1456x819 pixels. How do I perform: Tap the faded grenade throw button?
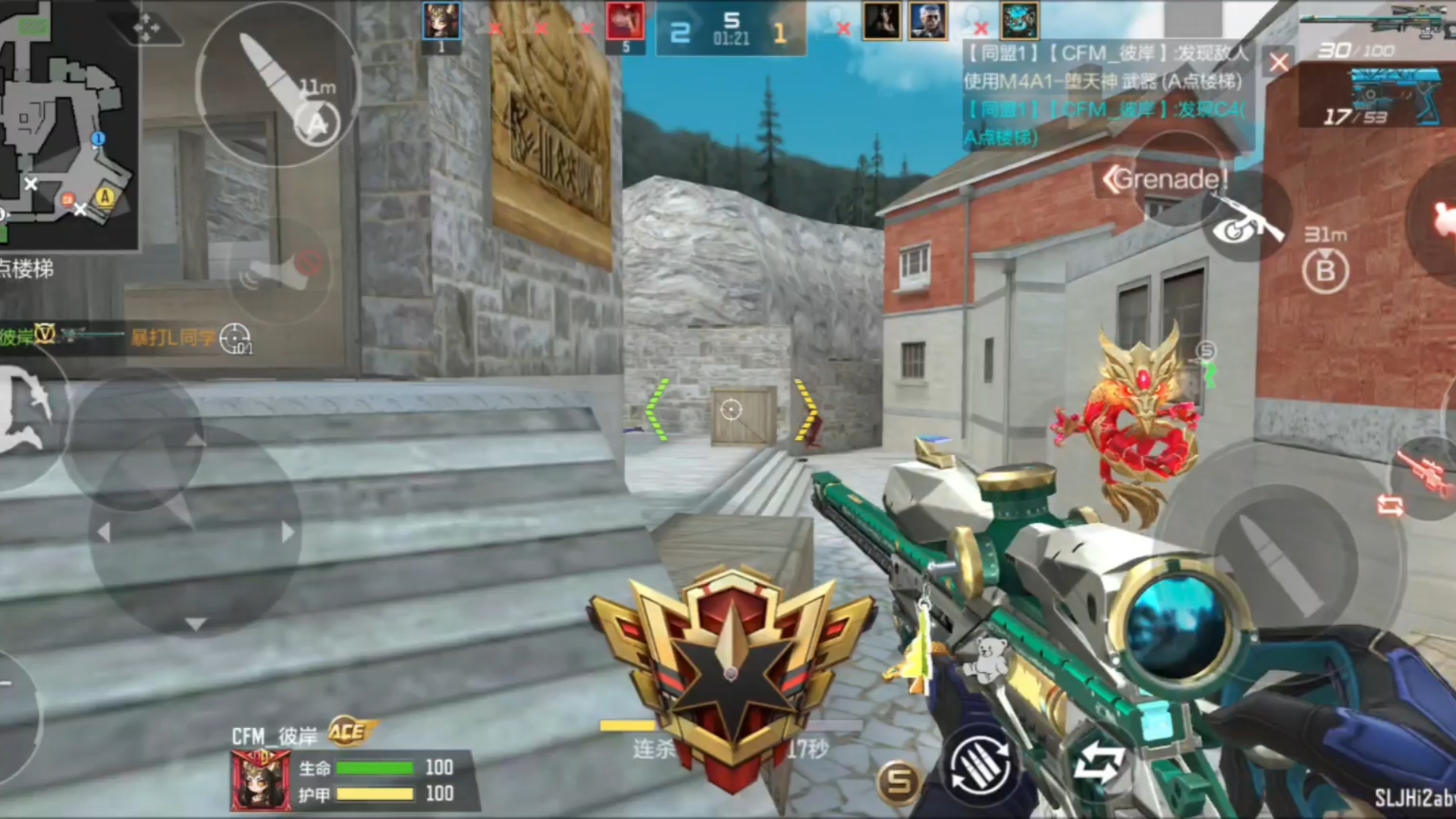coord(281,271)
